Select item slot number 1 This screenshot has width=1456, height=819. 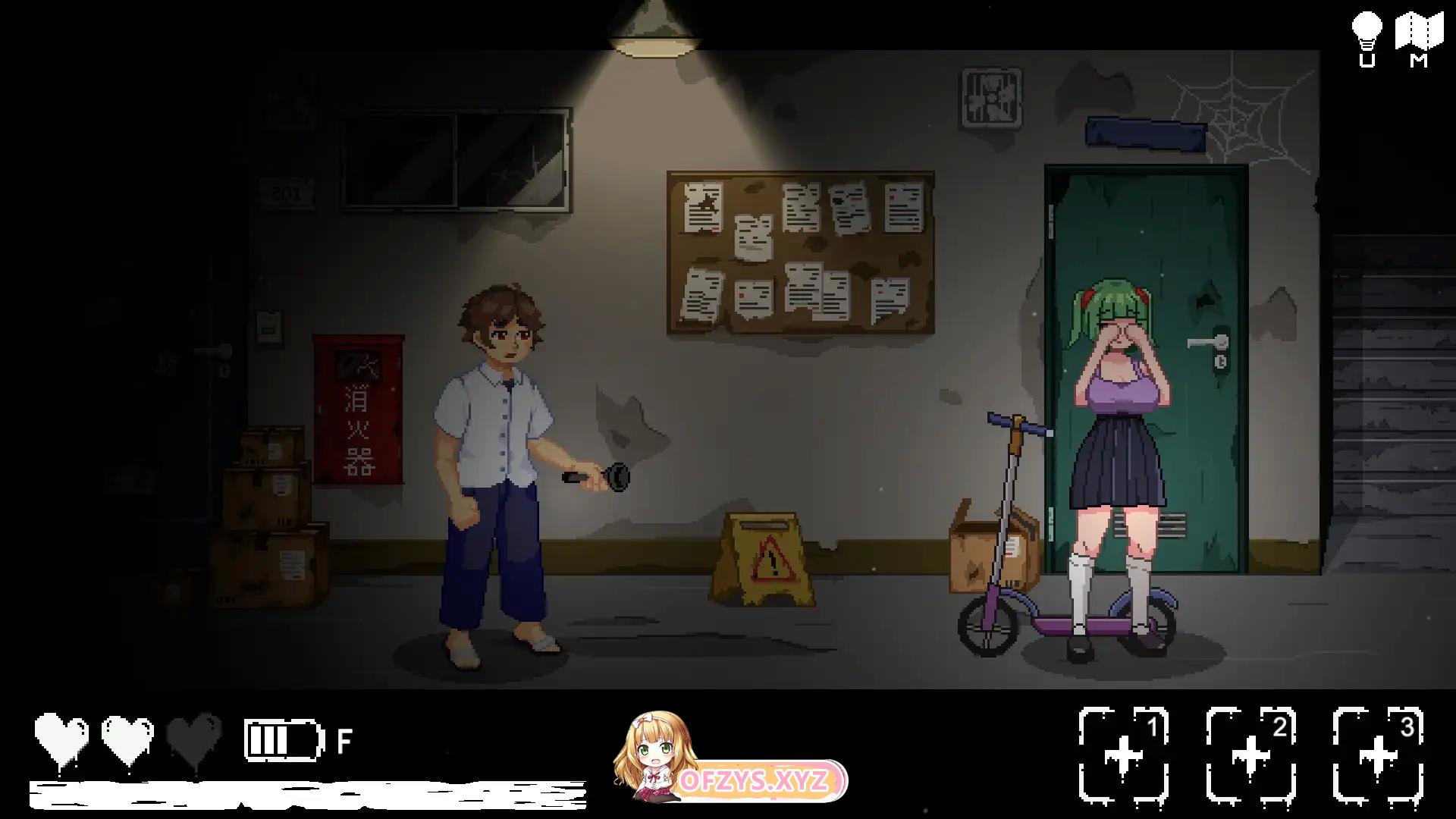(1124, 755)
